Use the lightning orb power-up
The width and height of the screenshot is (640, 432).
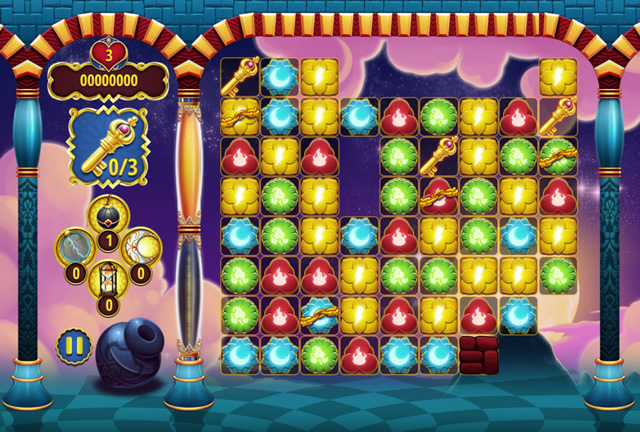coord(77,246)
